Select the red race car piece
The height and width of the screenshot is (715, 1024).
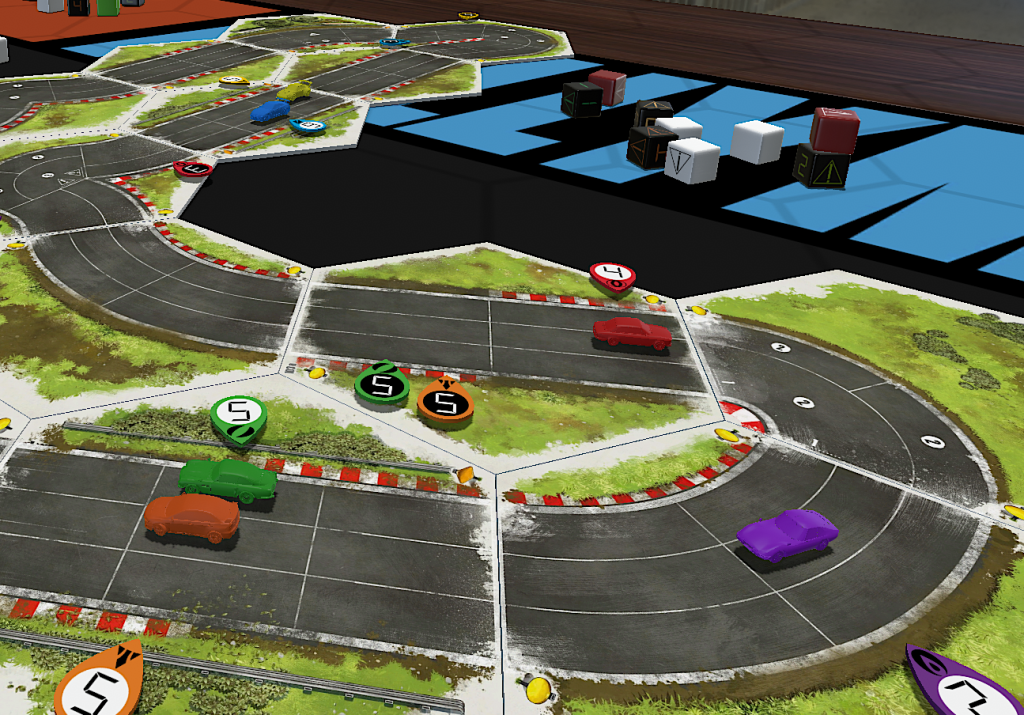(632, 333)
